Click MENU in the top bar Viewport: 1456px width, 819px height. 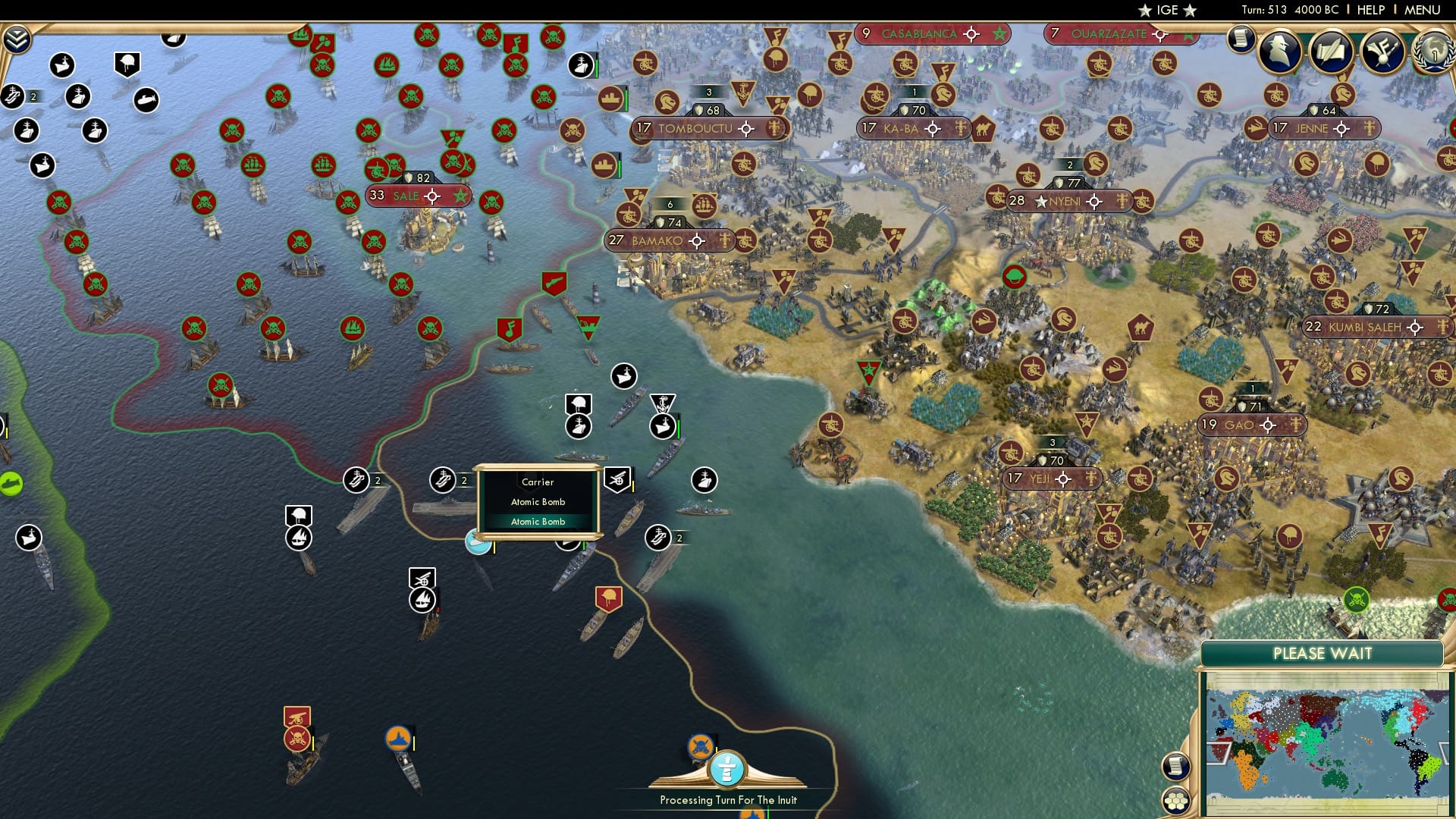click(1425, 9)
